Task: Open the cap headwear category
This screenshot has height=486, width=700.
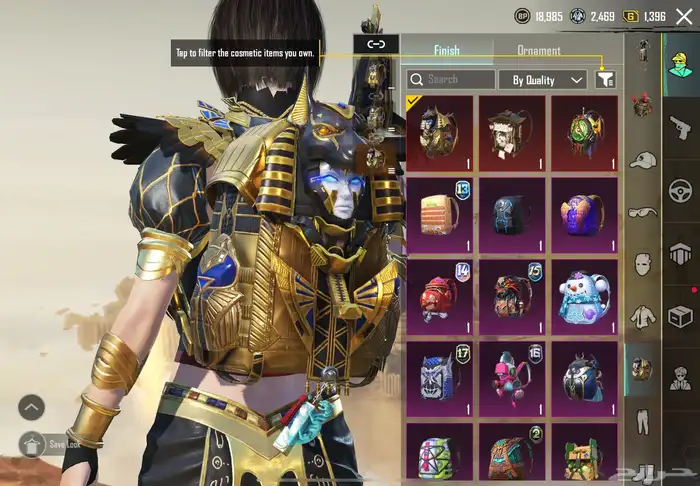Action: coord(643,159)
